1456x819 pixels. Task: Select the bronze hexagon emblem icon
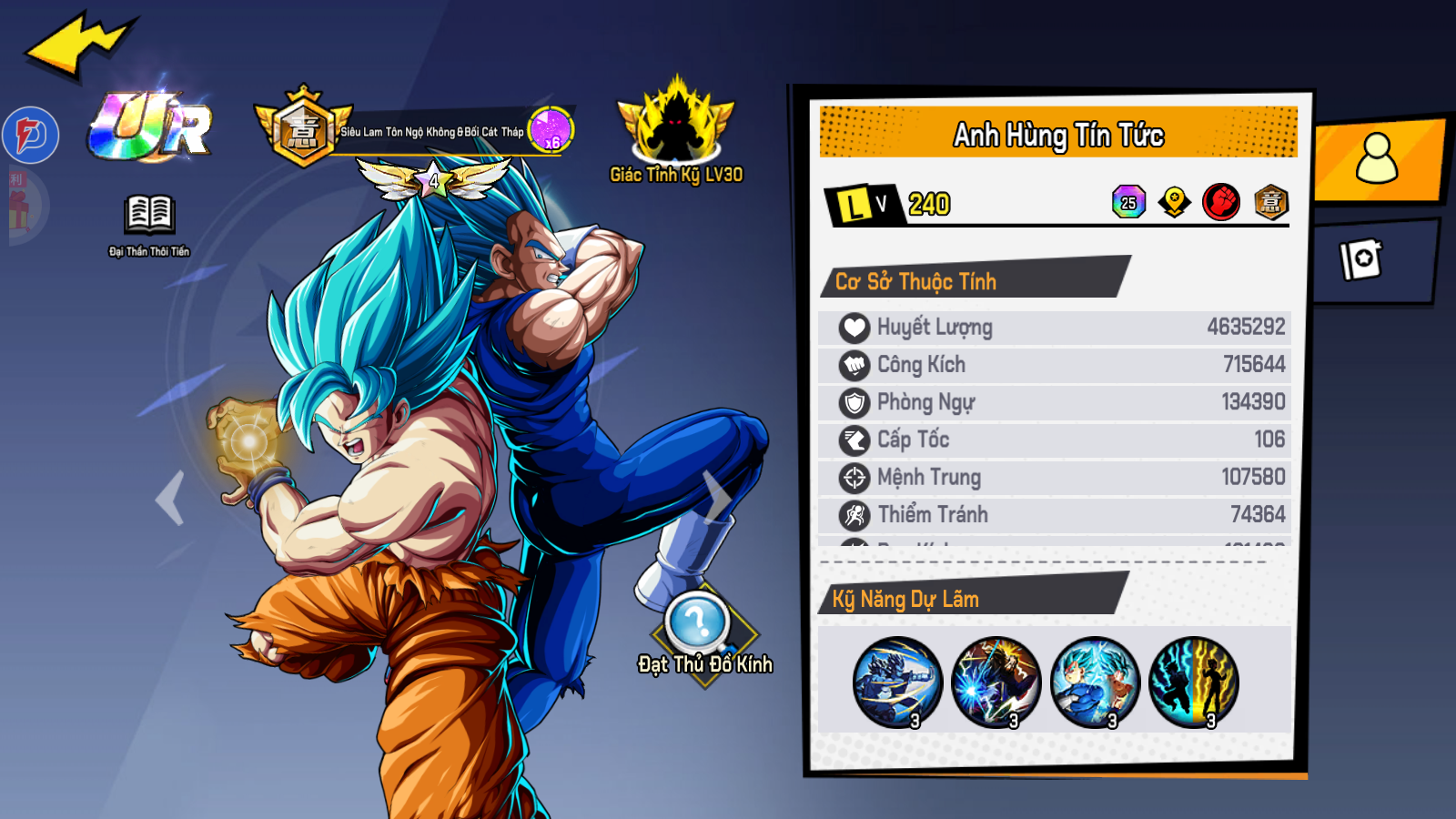(1271, 202)
